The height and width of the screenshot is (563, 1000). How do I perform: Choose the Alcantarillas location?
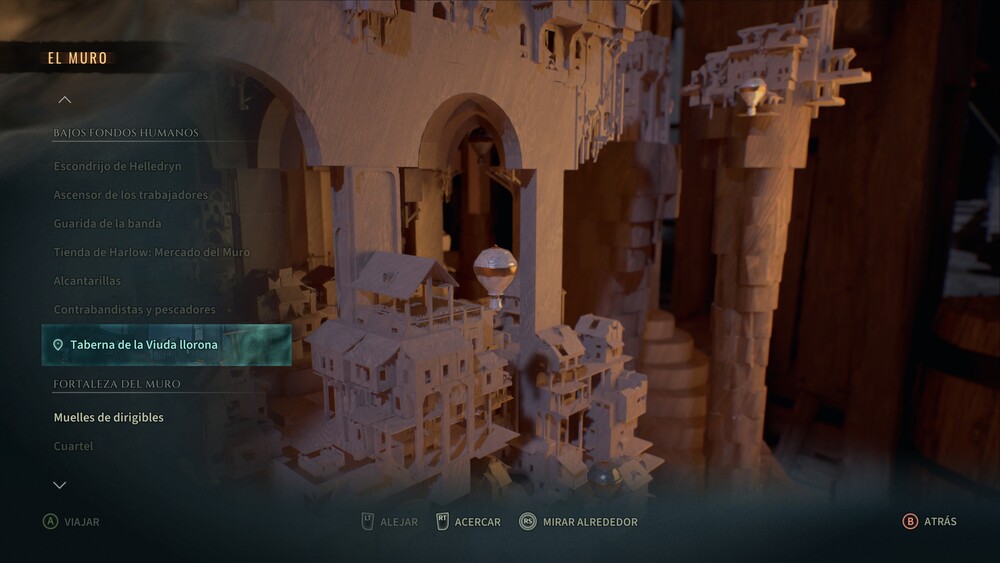[x=87, y=281]
